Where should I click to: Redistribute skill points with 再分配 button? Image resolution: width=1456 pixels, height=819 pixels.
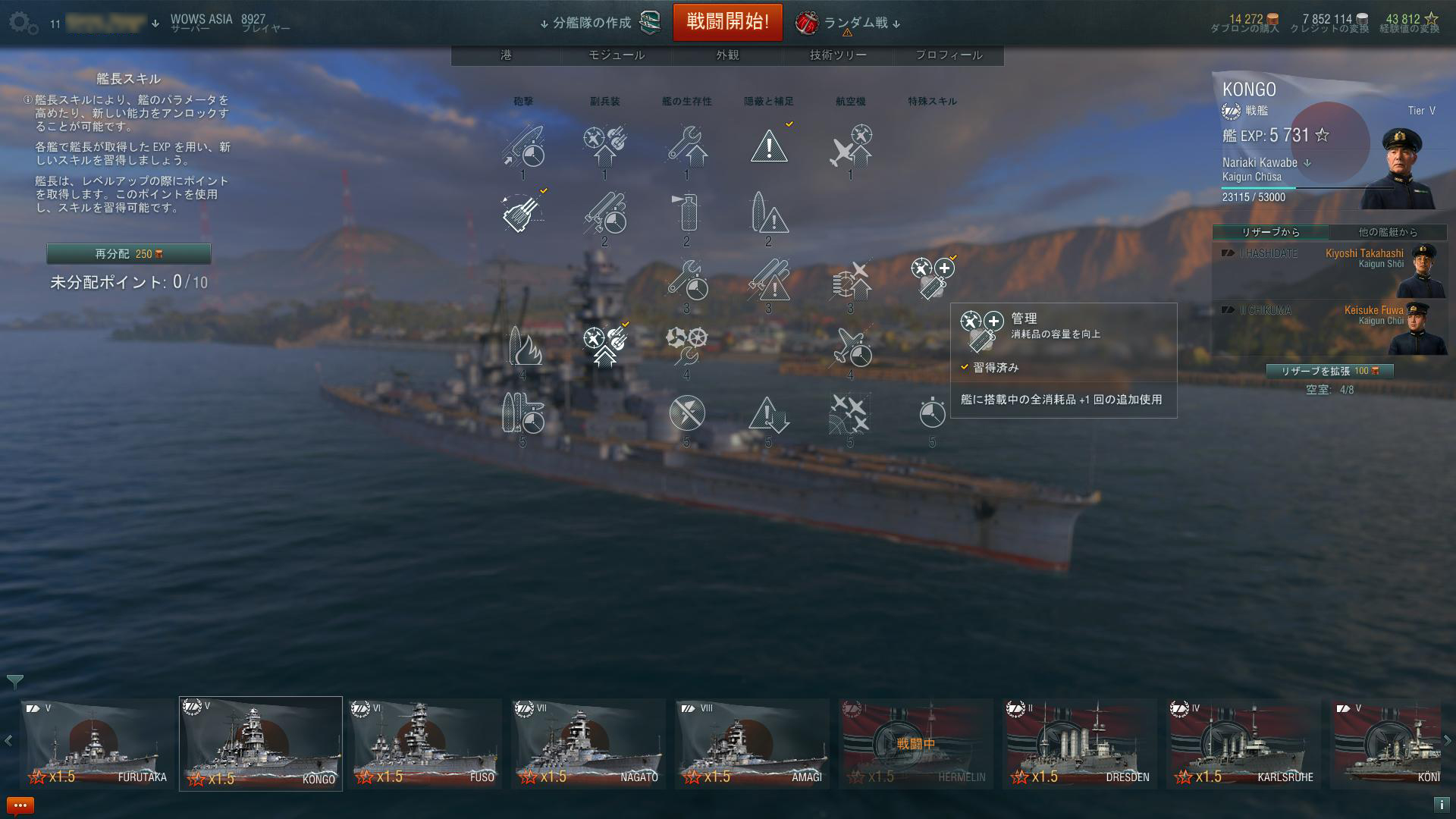[128, 254]
